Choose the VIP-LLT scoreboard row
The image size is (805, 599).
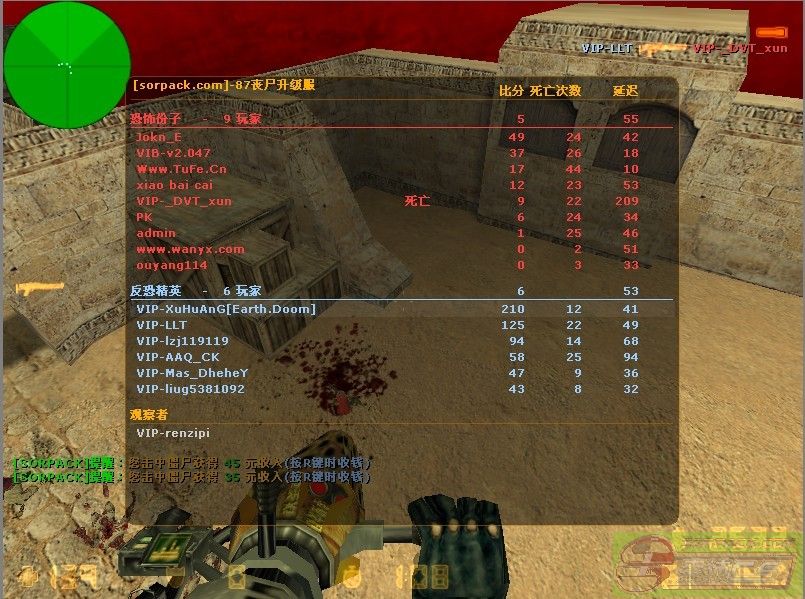pyautogui.click(x=161, y=325)
